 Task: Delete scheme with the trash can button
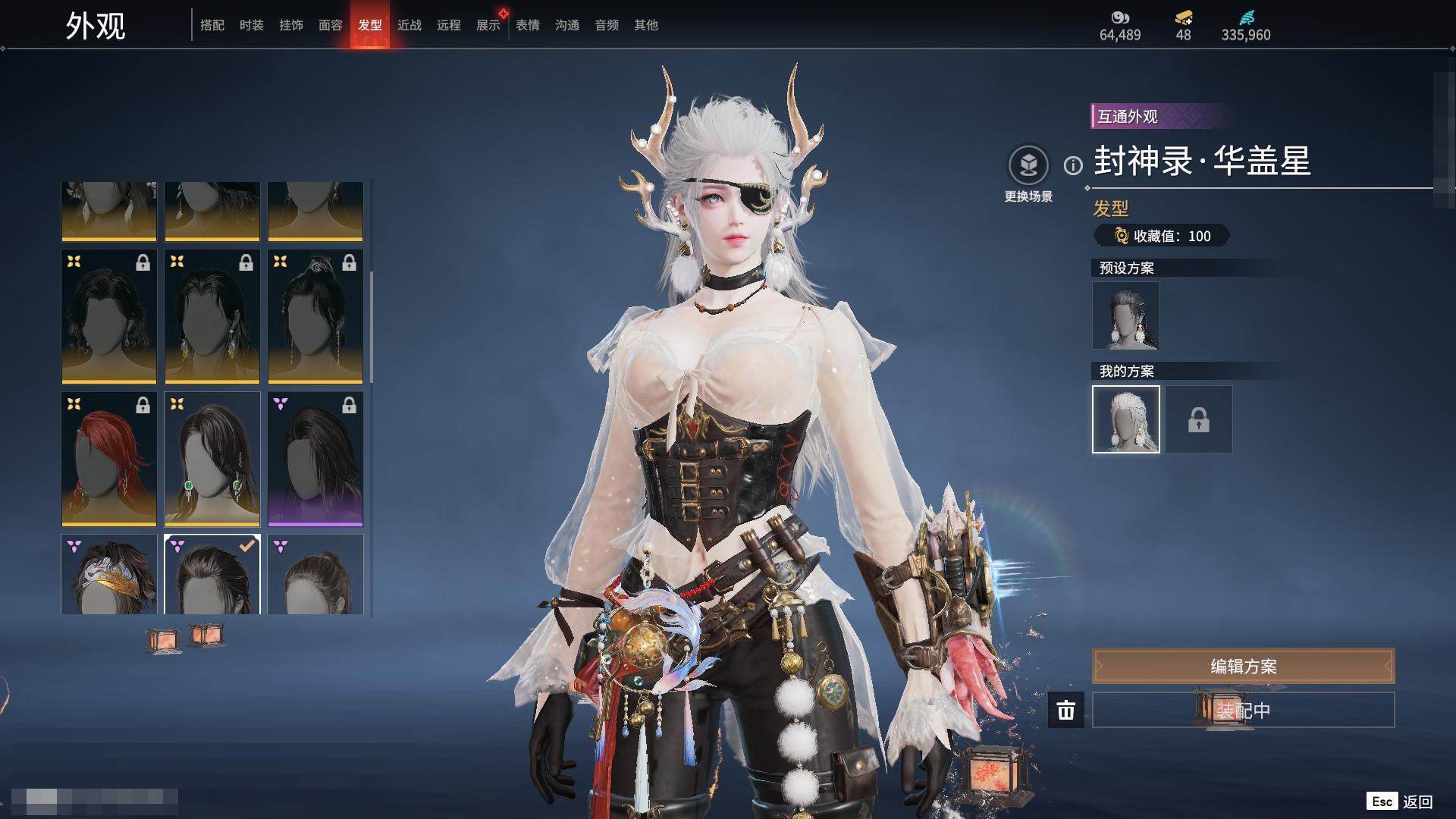[1066, 711]
